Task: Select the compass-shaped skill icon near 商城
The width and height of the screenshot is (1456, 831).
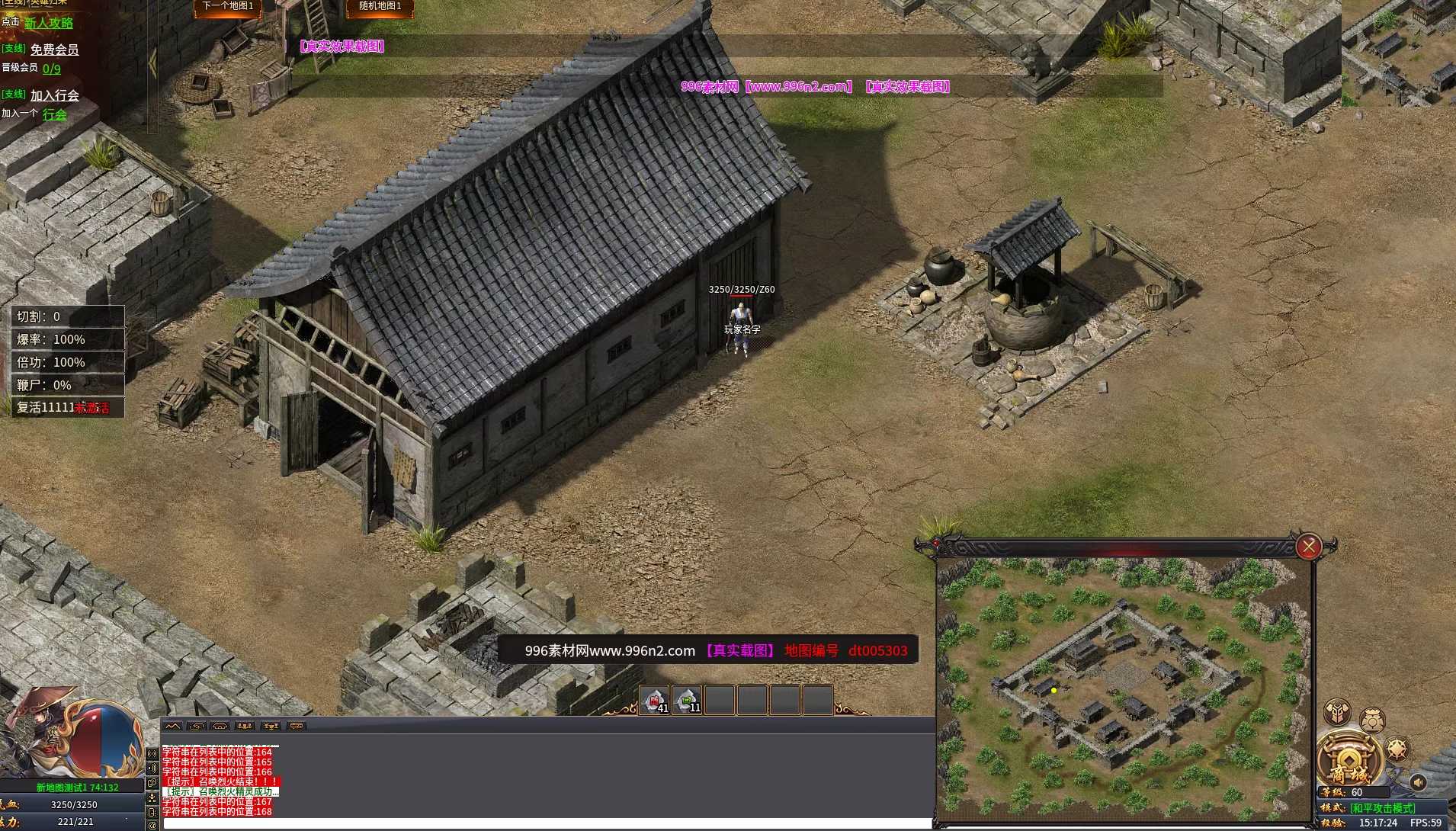Action: 1397,749
